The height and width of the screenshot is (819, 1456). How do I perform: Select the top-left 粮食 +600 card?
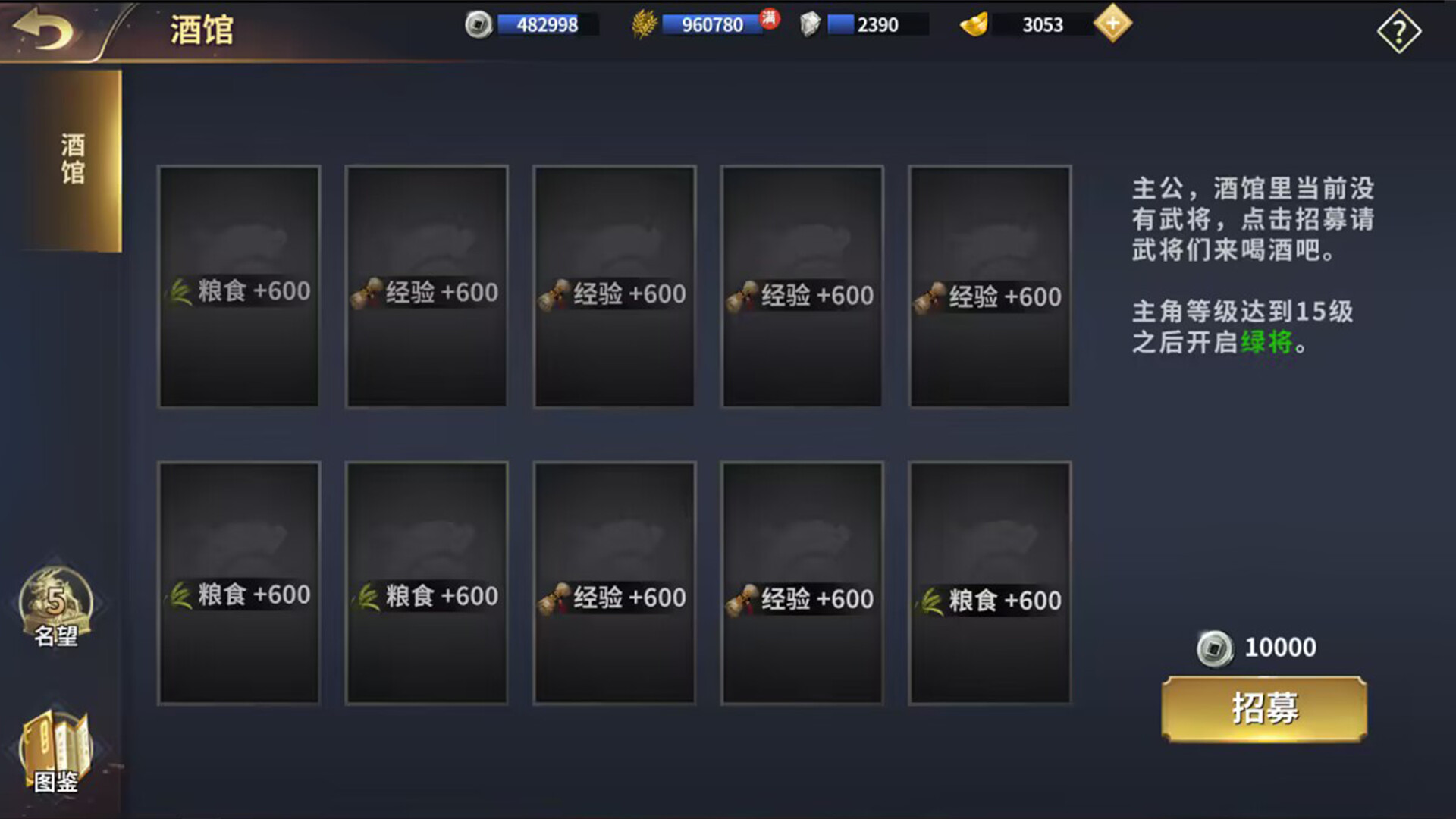(x=239, y=287)
